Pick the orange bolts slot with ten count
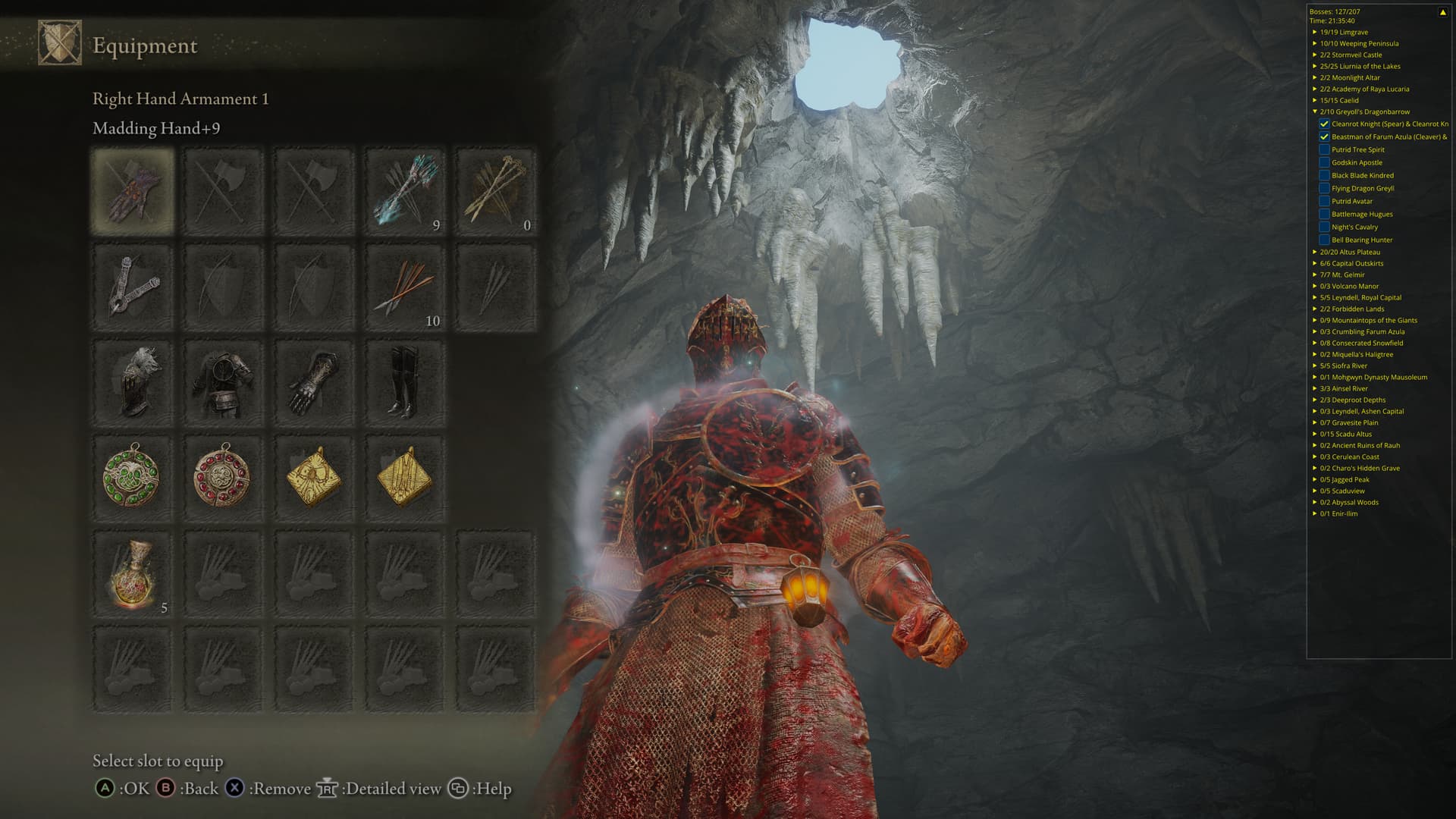Screen dimensions: 1456x819 coord(405,287)
